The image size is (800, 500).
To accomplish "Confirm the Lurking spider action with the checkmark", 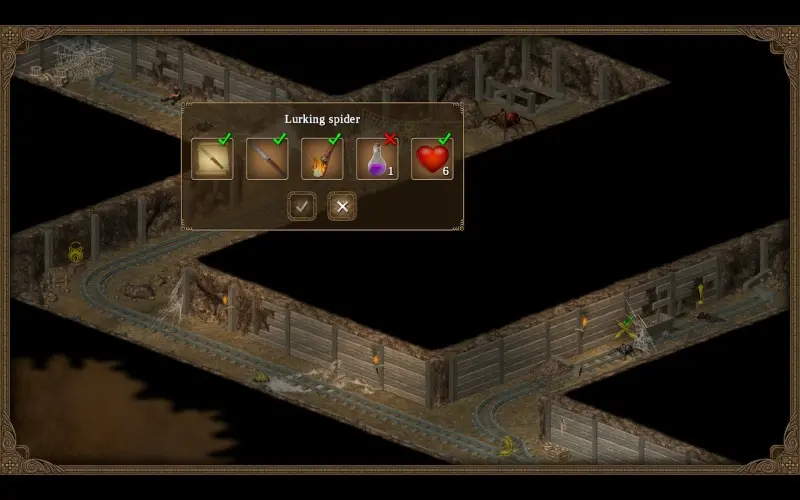I will [x=302, y=206].
